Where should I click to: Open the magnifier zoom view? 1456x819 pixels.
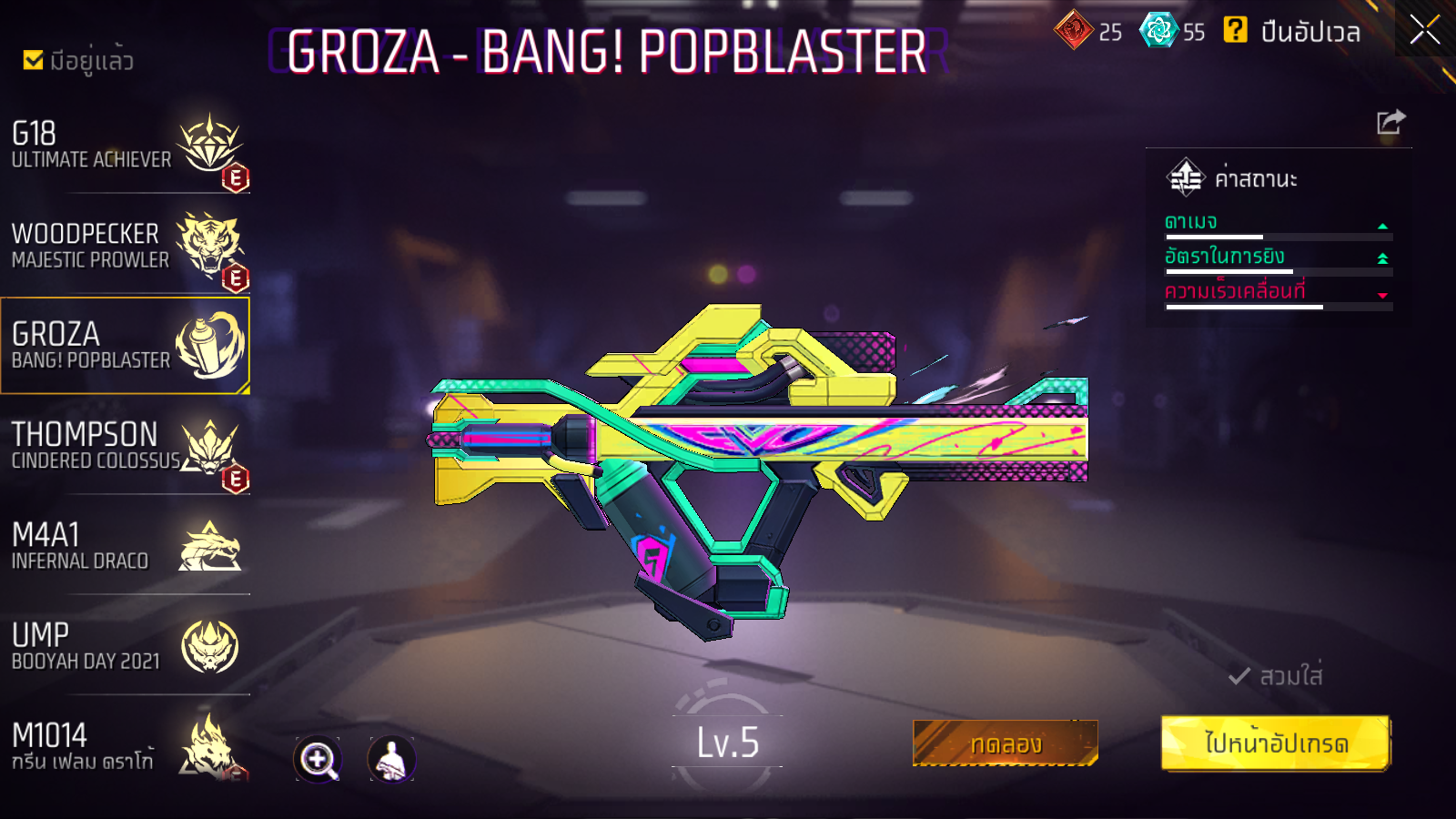coord(318,759)
